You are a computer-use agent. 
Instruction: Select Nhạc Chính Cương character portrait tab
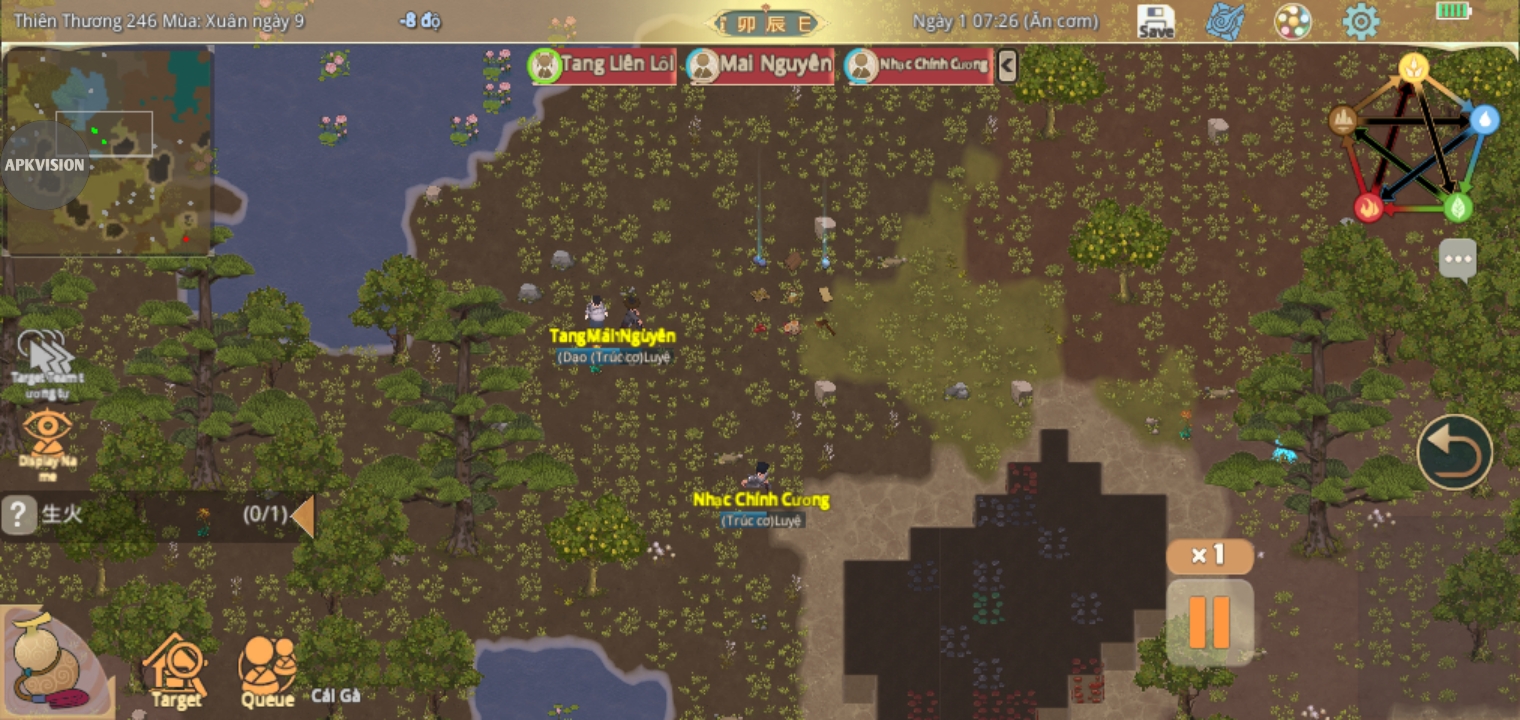click(919, 66)
